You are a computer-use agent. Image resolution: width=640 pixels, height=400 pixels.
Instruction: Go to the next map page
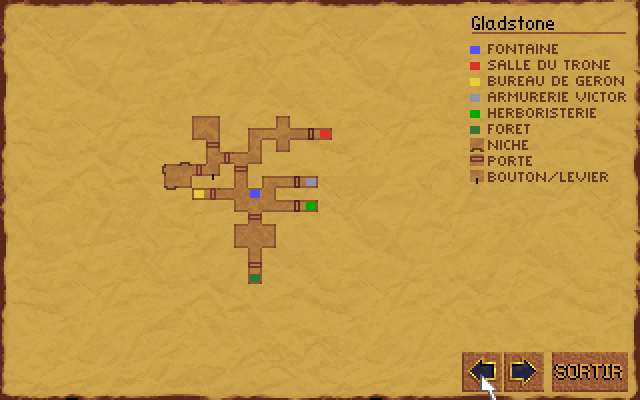click(523, 371)
